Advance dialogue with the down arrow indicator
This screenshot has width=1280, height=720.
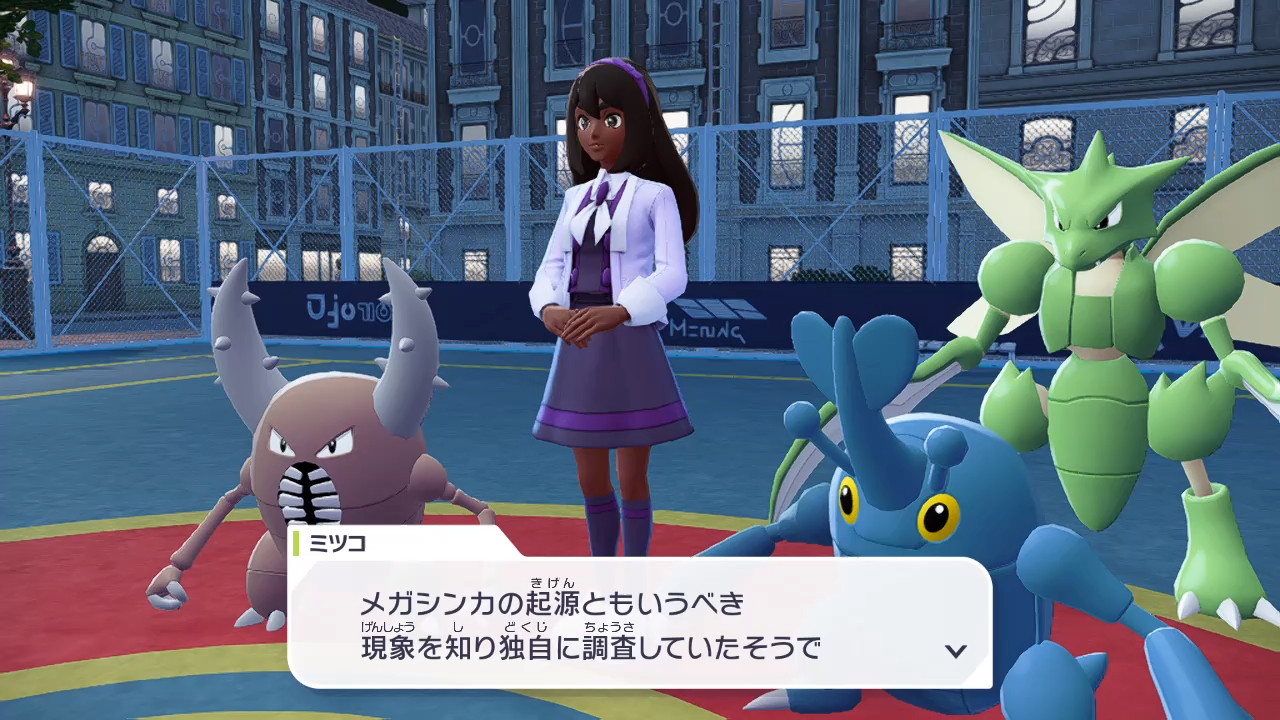pos(956,651)
